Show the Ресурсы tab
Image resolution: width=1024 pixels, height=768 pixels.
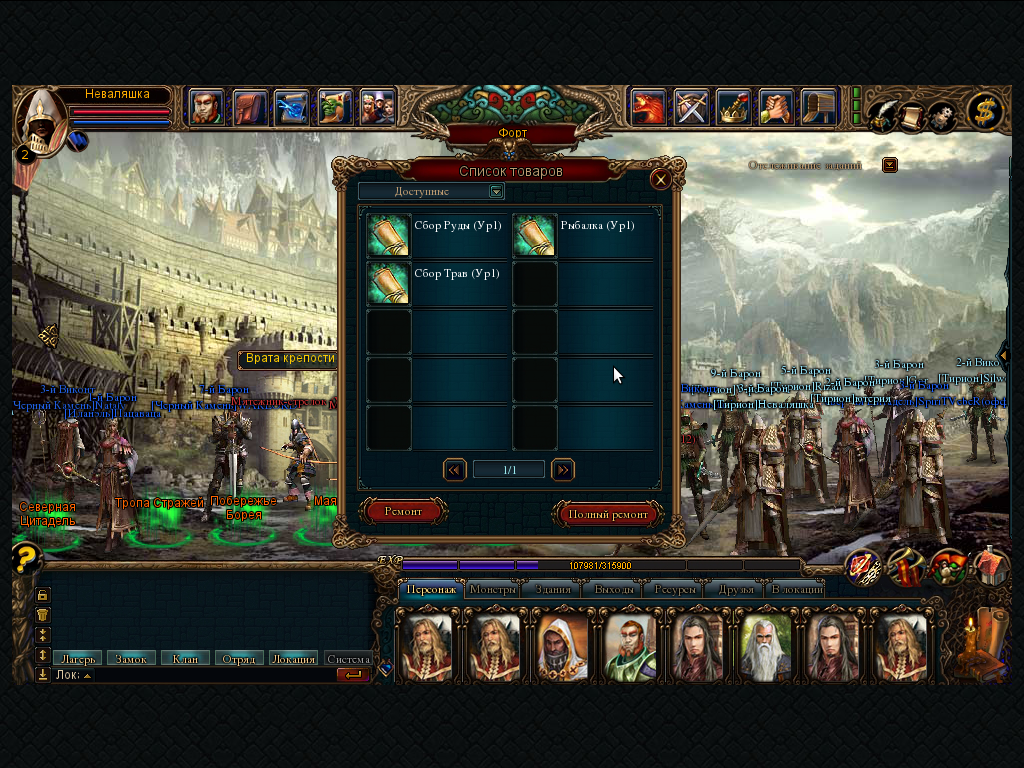pyautogui.click(x=675, y=589)
